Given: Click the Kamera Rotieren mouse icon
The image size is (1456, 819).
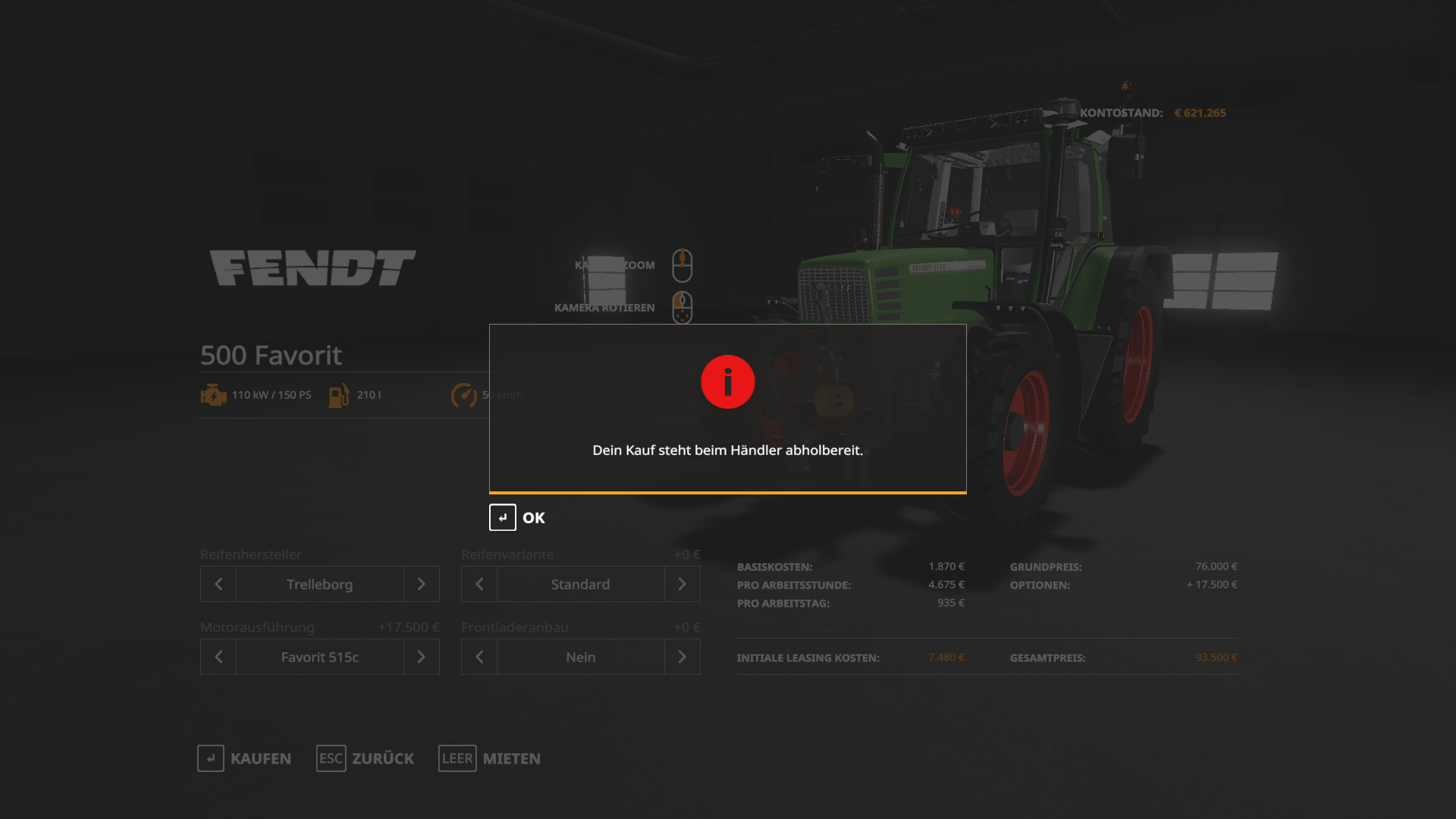Looking at the screenshot, I should pyautogui.click(x=681, y=307).
